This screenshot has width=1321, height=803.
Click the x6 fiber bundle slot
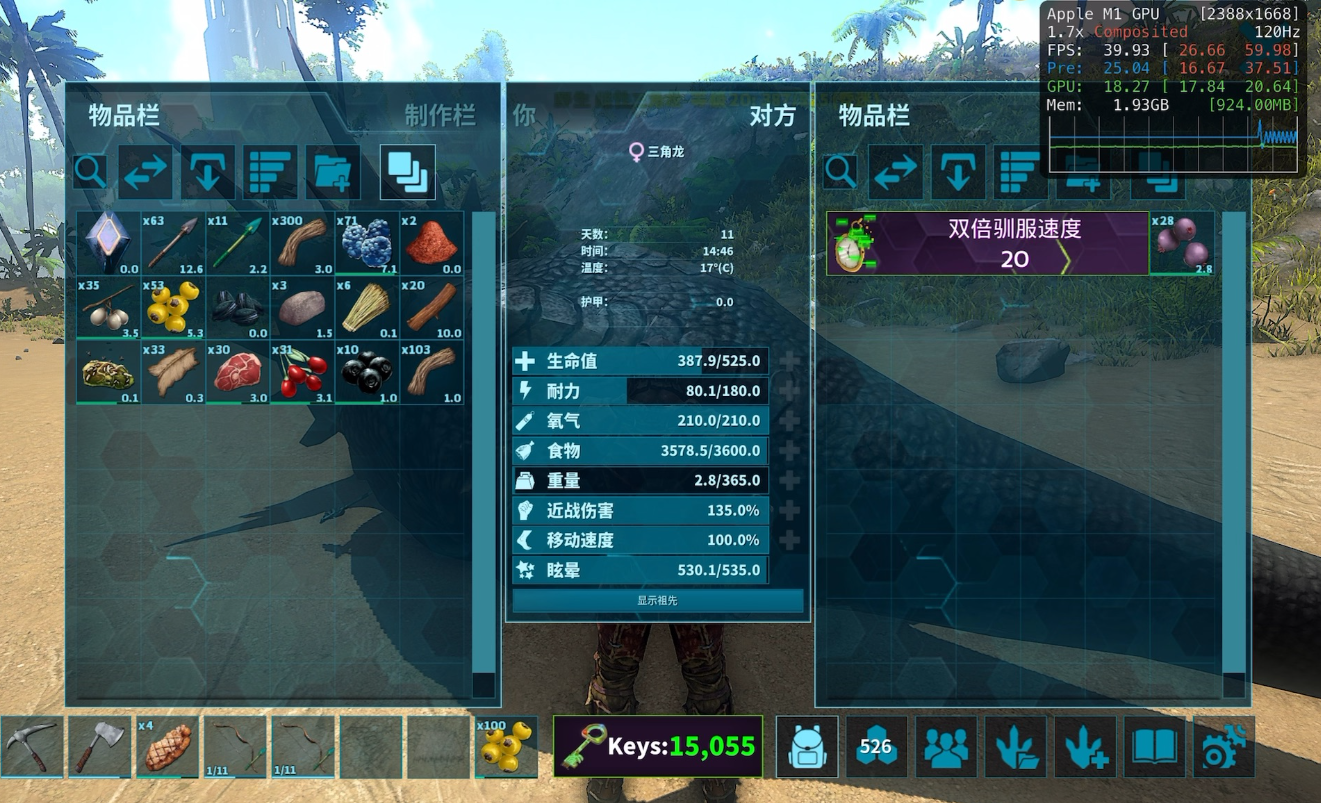click(x=366, y=308)
